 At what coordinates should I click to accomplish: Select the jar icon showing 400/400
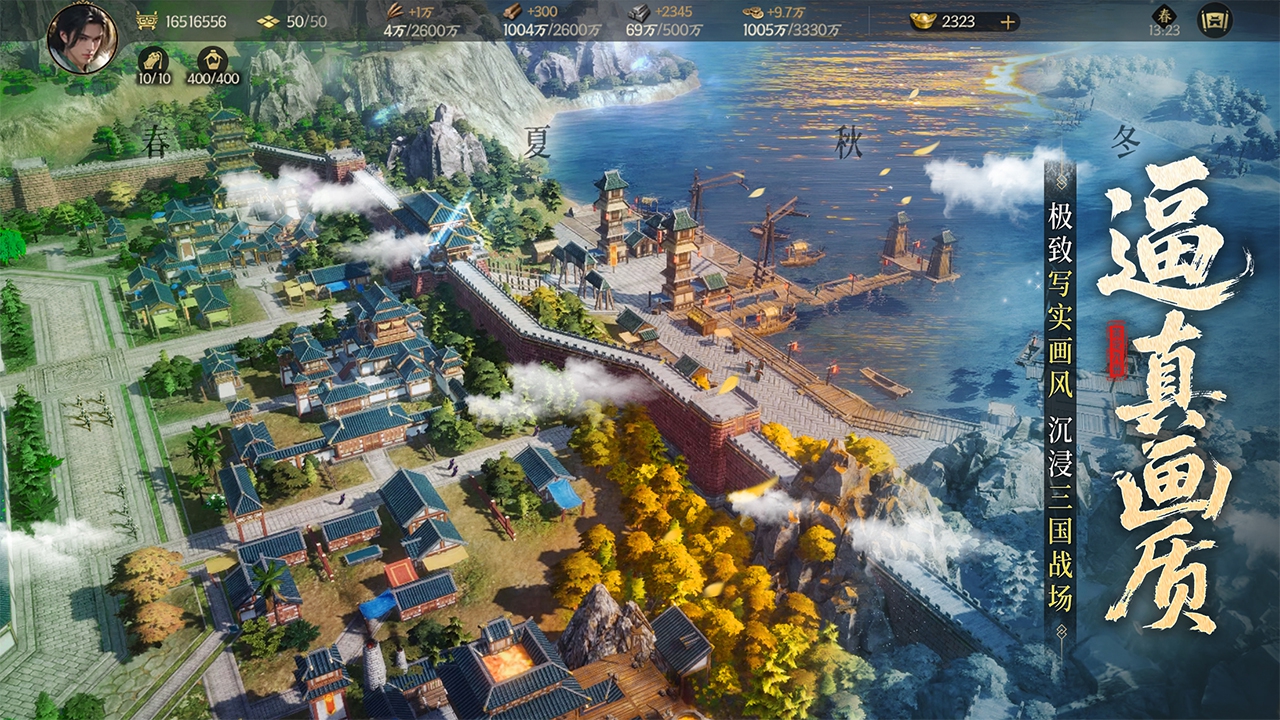[x=212, y=59]
